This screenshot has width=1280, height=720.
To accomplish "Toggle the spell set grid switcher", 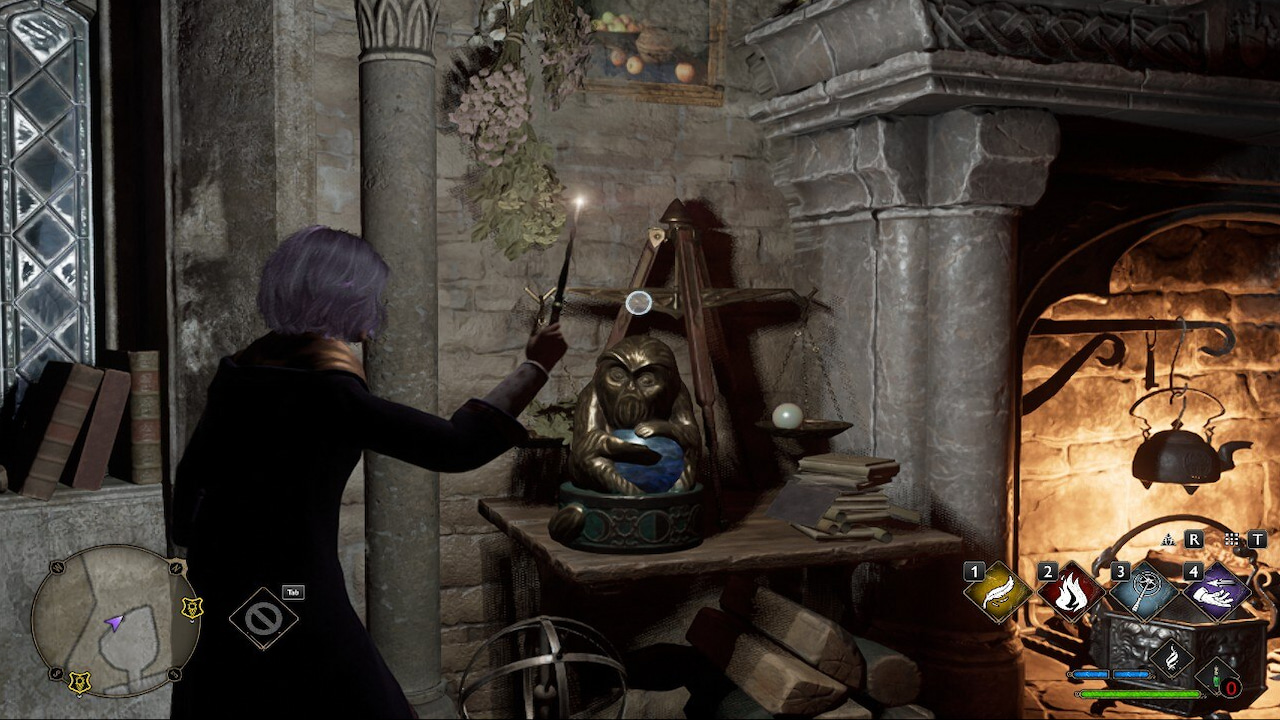I will point(1230,539).
